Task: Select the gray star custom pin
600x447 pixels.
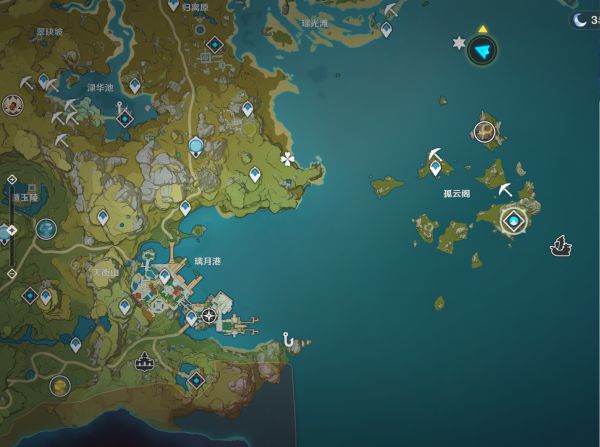Action: 459,43
